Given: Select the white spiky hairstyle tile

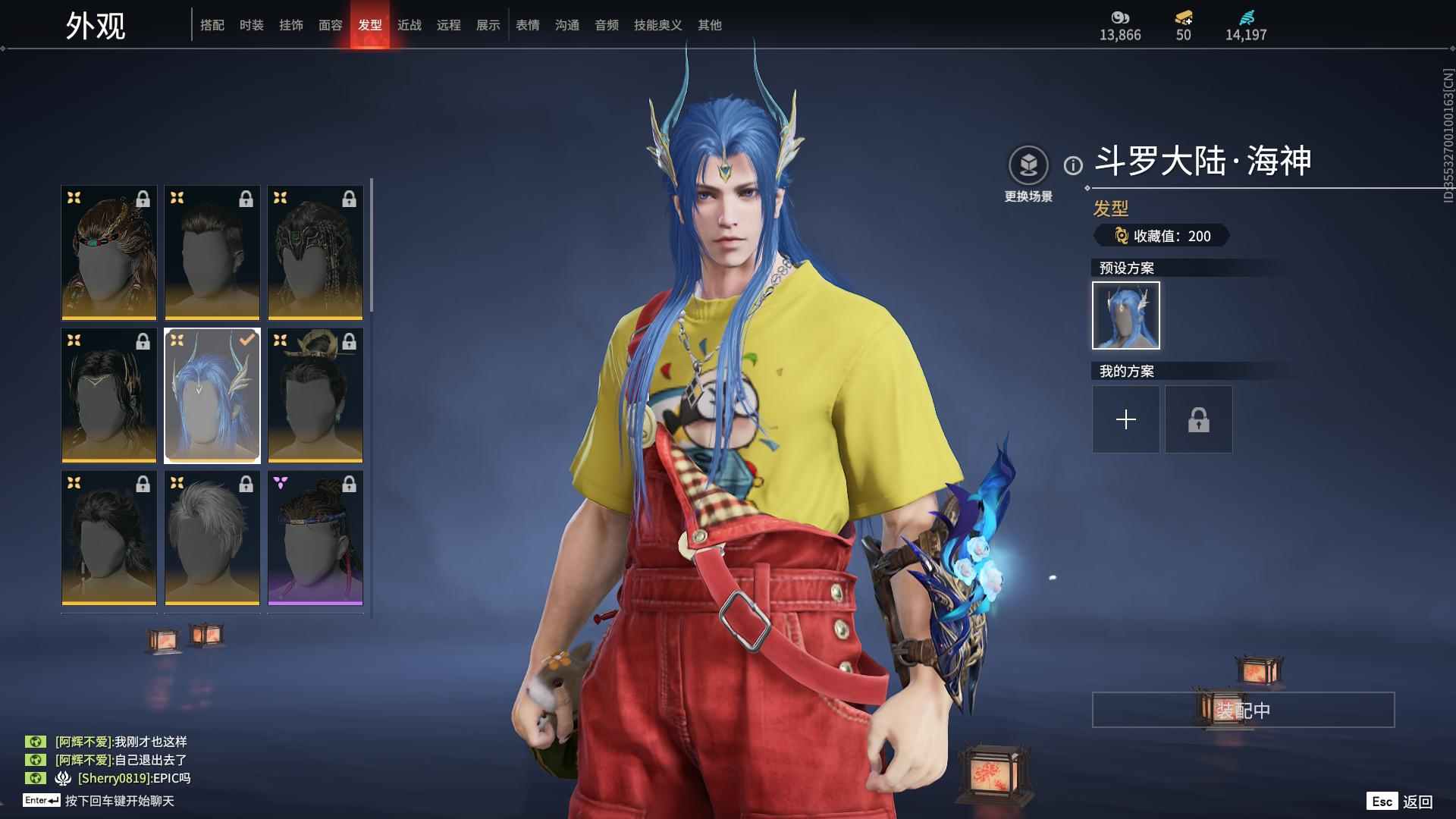Looking at the screenshot, I should [212, 538].
